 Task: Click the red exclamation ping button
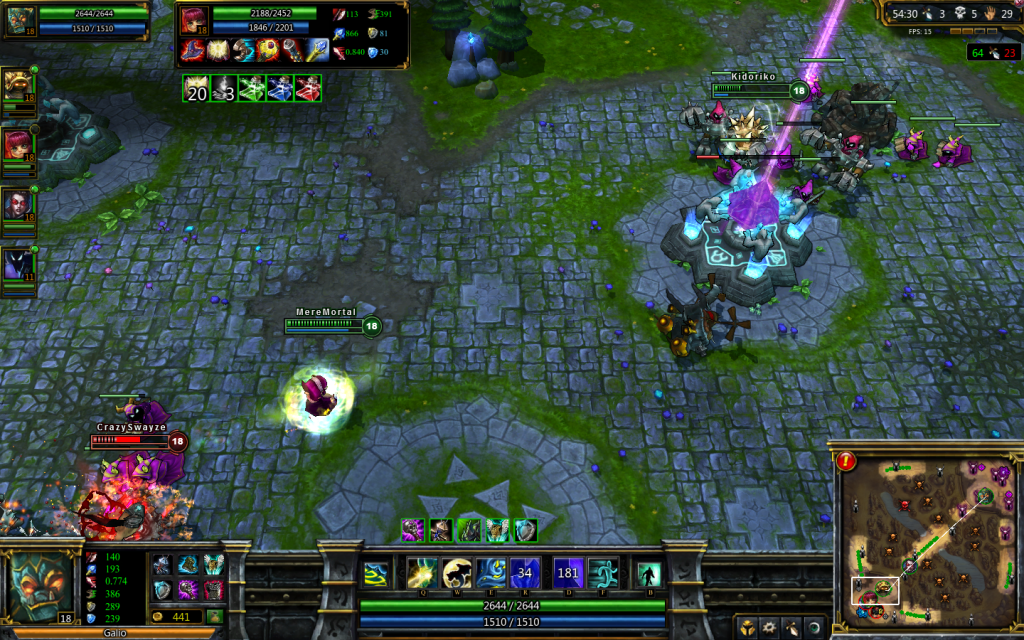pos(846,461)
